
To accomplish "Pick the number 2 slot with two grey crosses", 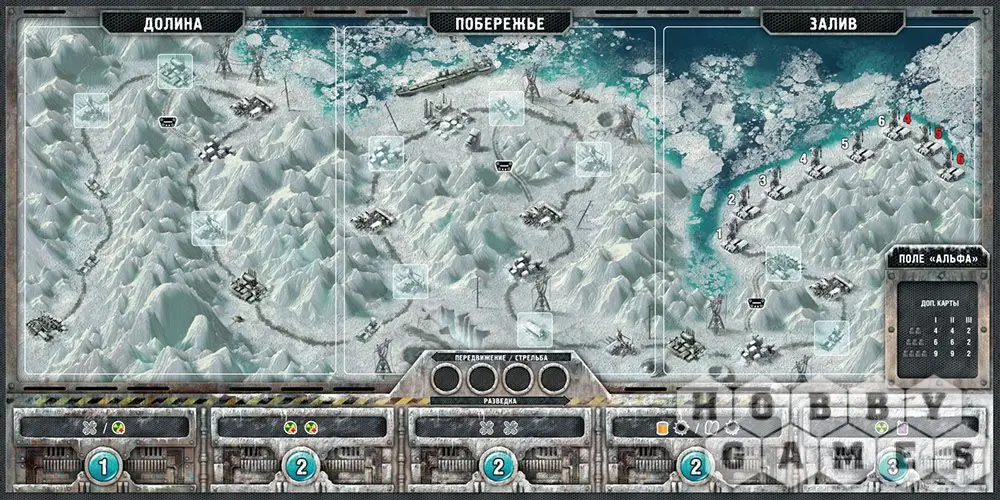I will (x=498, y=464).
